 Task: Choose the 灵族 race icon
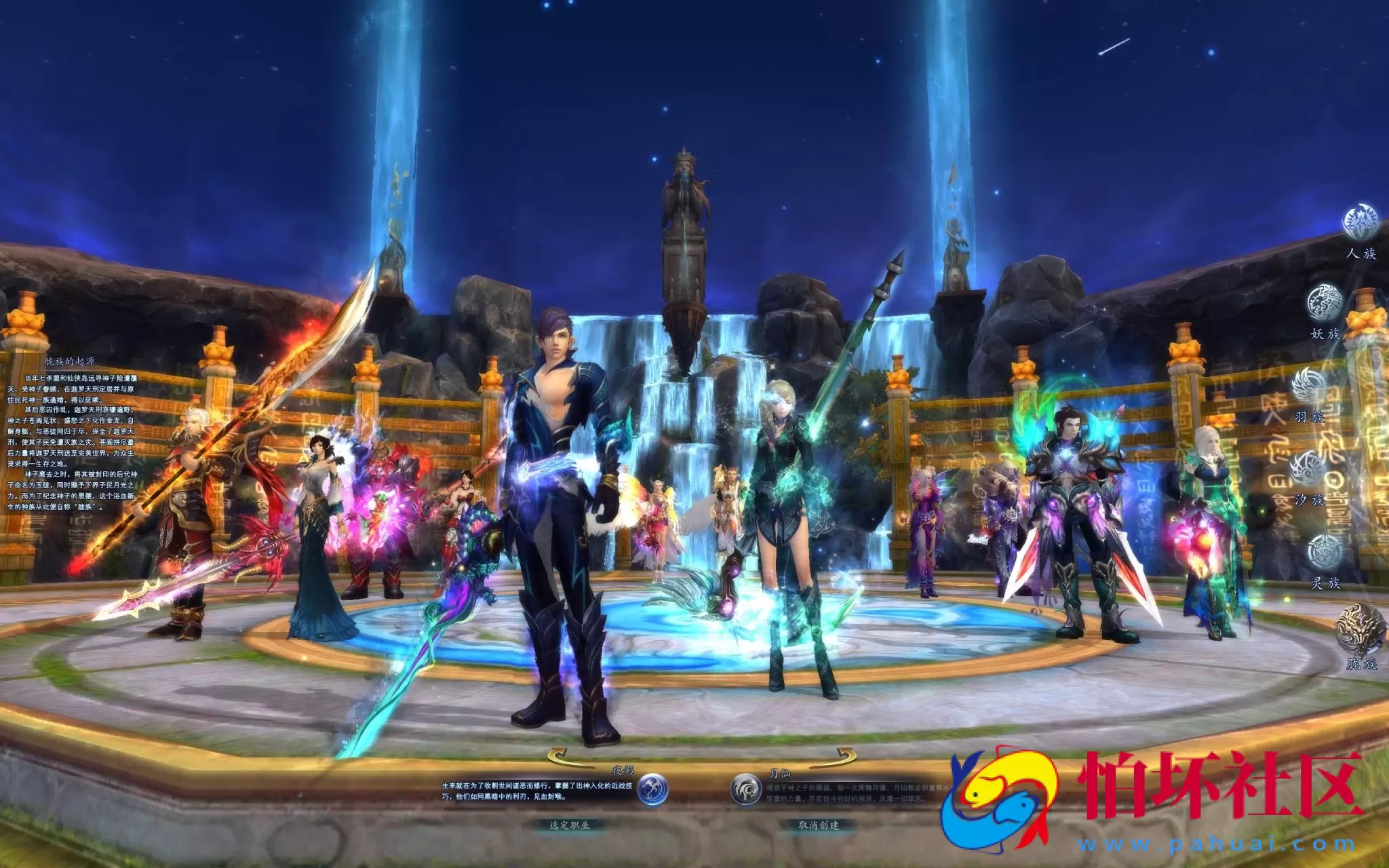[1325, 551]
